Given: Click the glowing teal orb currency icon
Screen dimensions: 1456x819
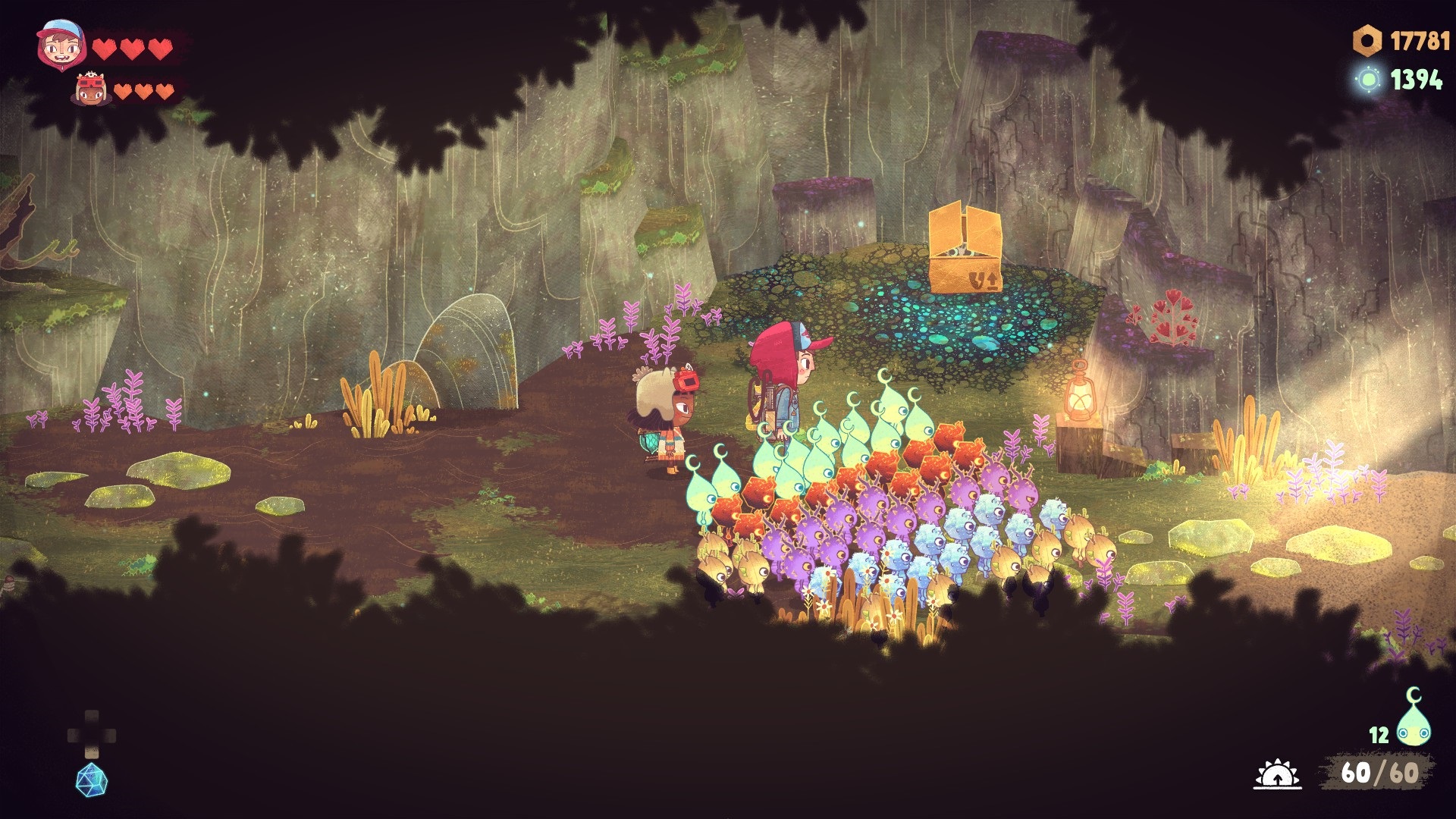Looking at the screenshot, I should pyautogui.click(x=1369, y=79).
